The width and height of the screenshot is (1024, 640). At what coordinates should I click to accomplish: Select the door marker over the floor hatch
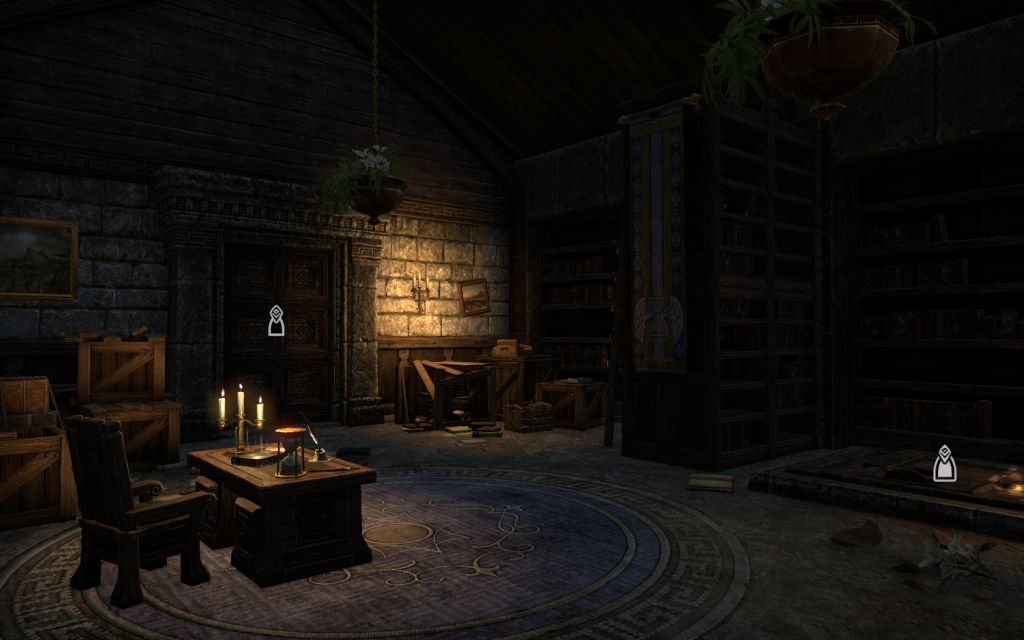[x=942, y=464]
